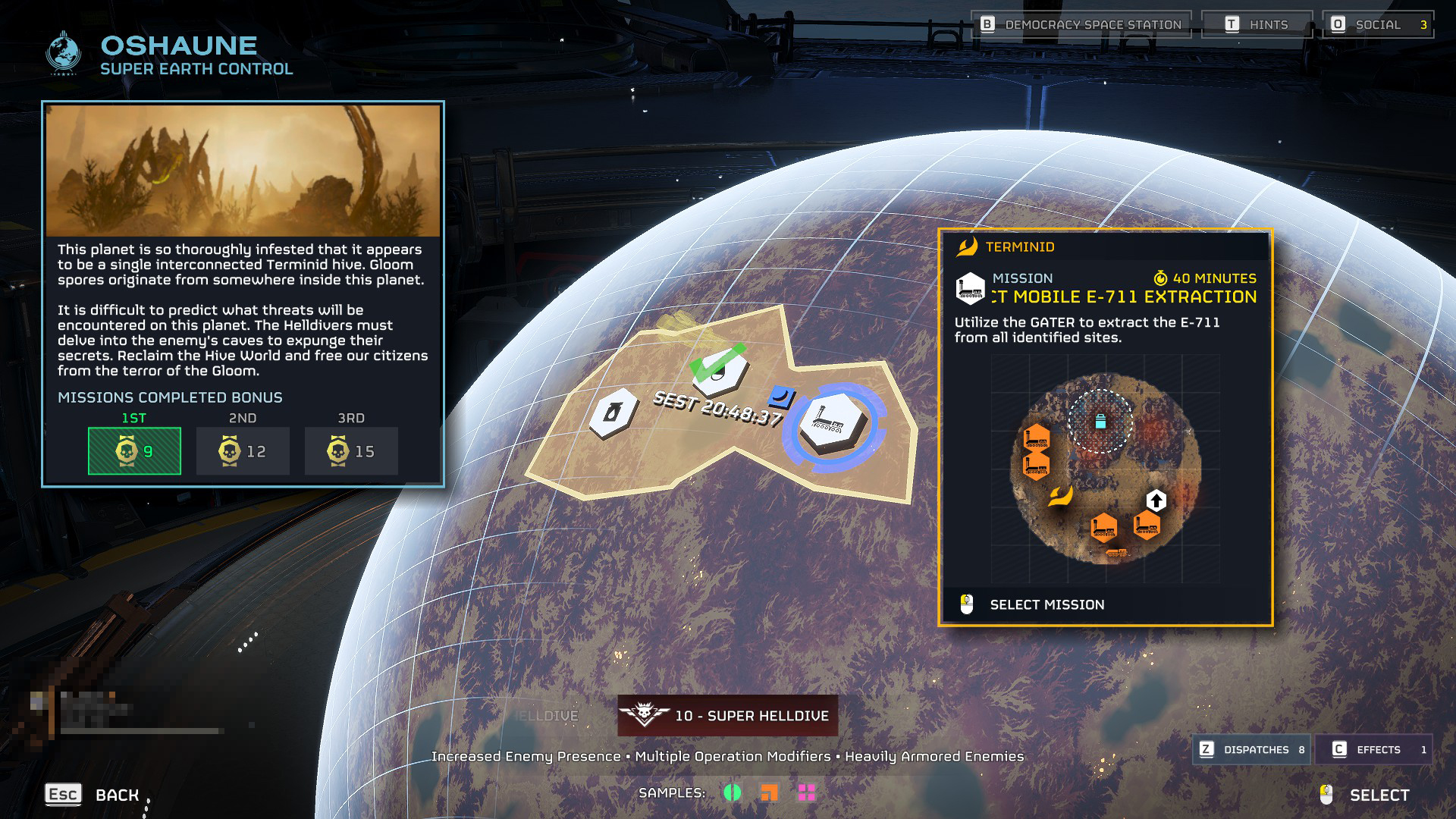Open the Dispatches list
The image size is (1456, 819).
pos(1252,749)
